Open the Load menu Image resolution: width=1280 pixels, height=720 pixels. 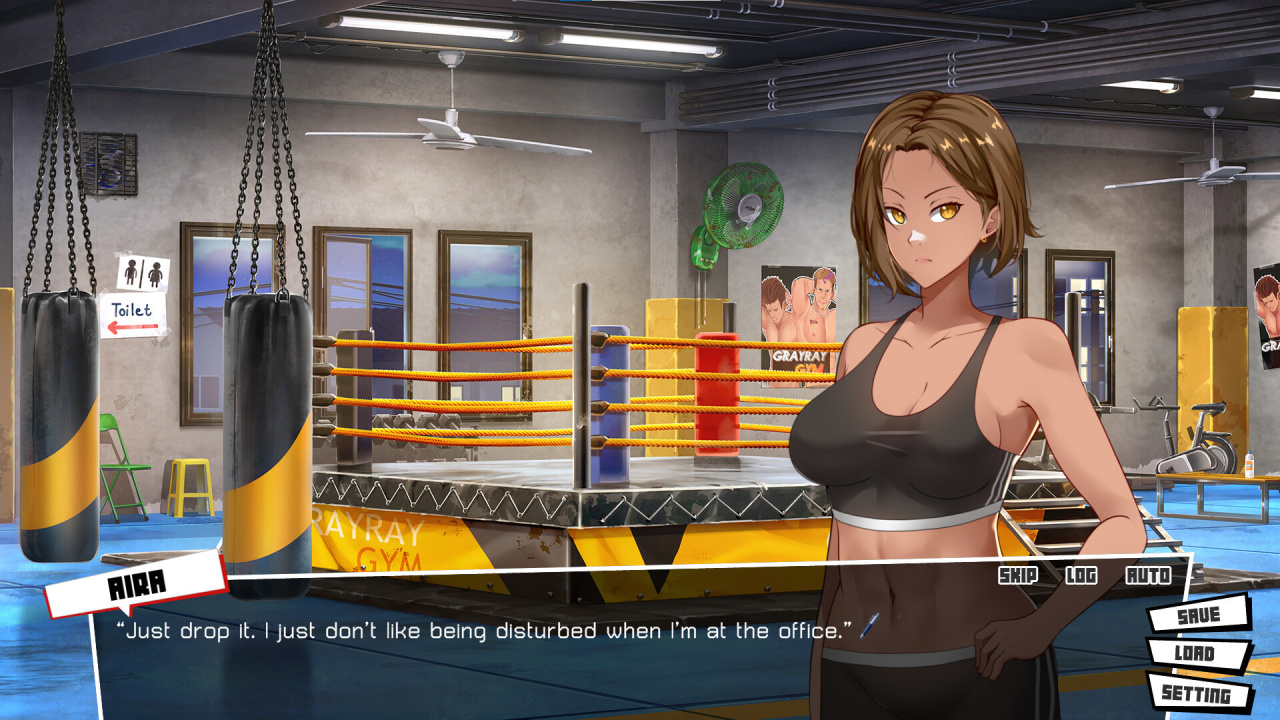[1196, 654]
